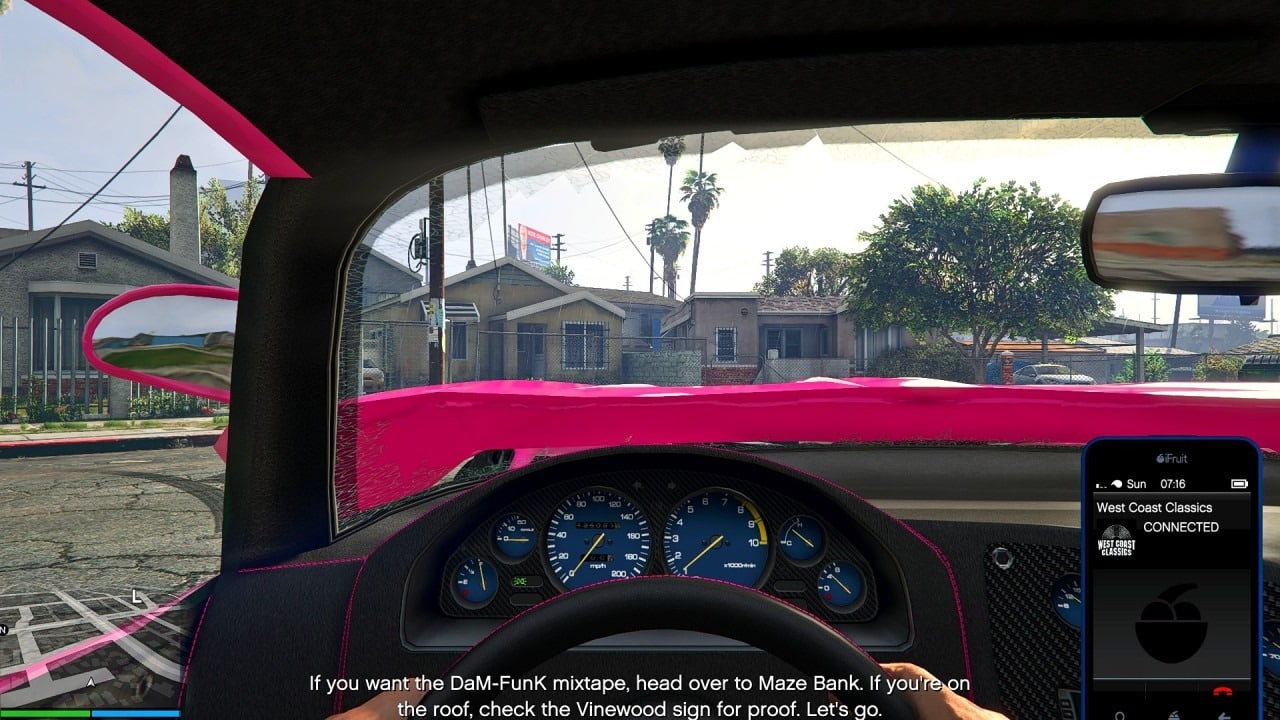
Task: Select the L mission blip on the minimap
Action: [136, 597]
